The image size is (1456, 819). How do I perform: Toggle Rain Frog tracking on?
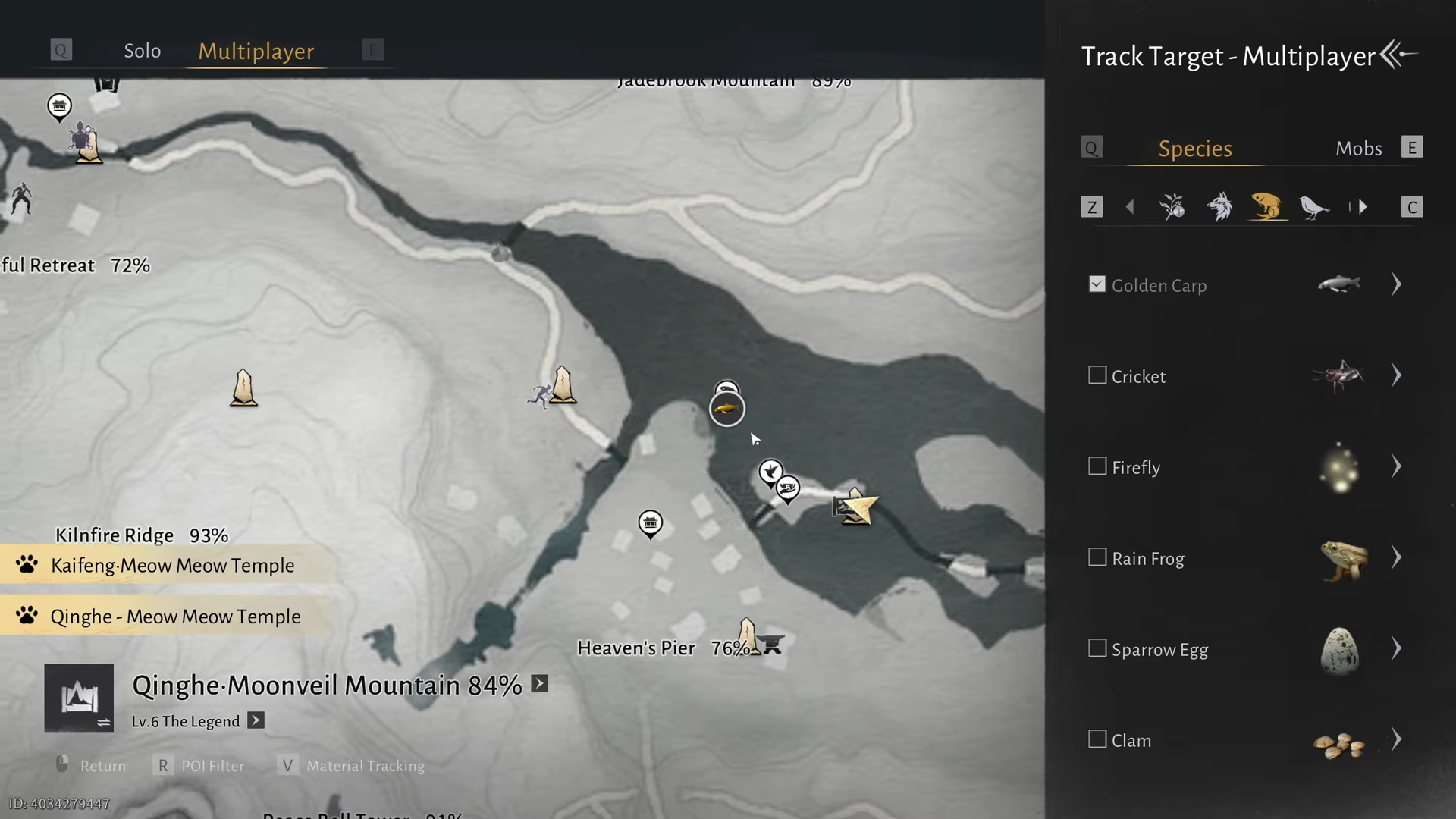click(x=1097, y=557)
